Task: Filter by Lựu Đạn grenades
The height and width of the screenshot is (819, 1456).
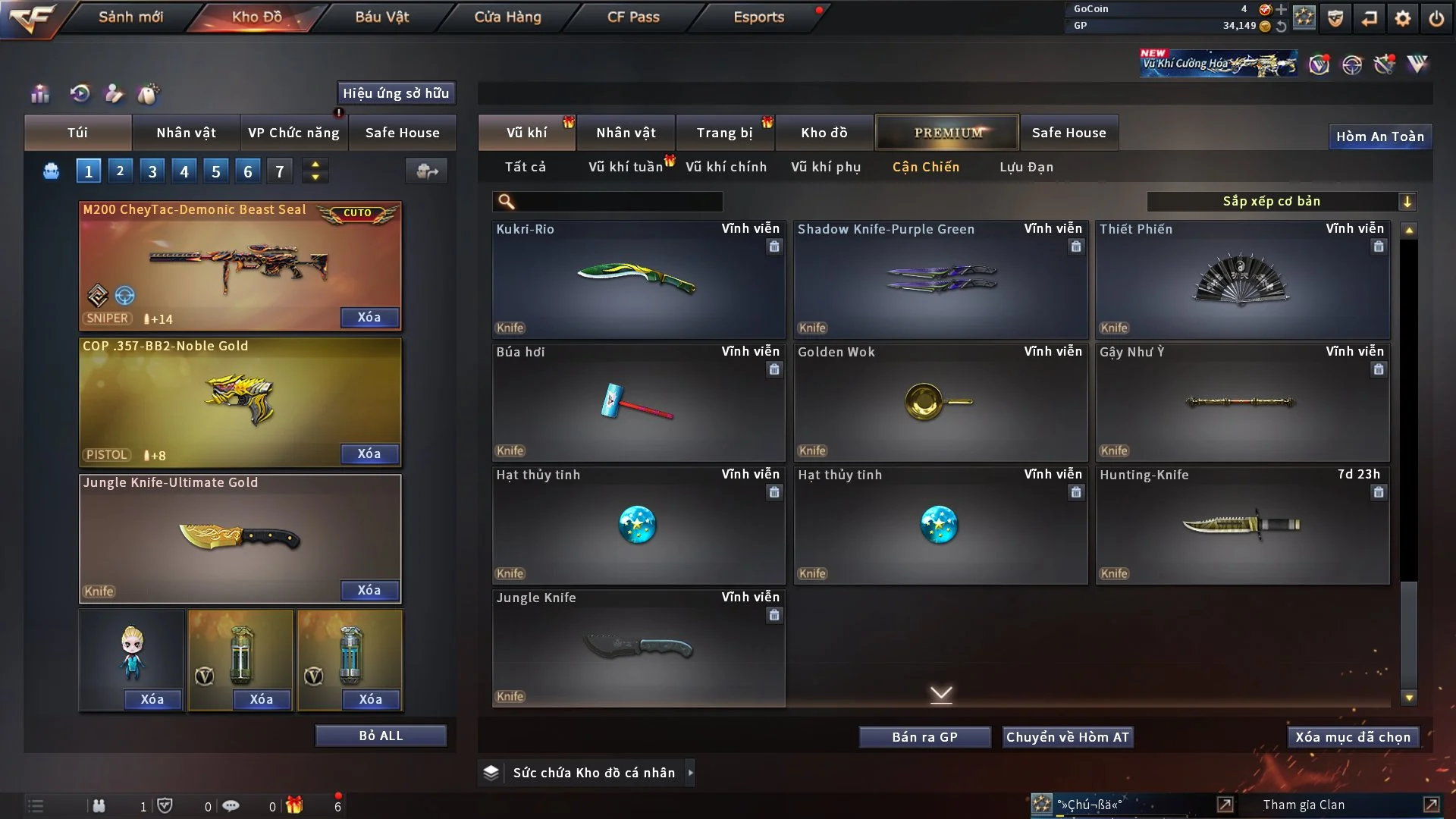Action: click(1026, 167)
